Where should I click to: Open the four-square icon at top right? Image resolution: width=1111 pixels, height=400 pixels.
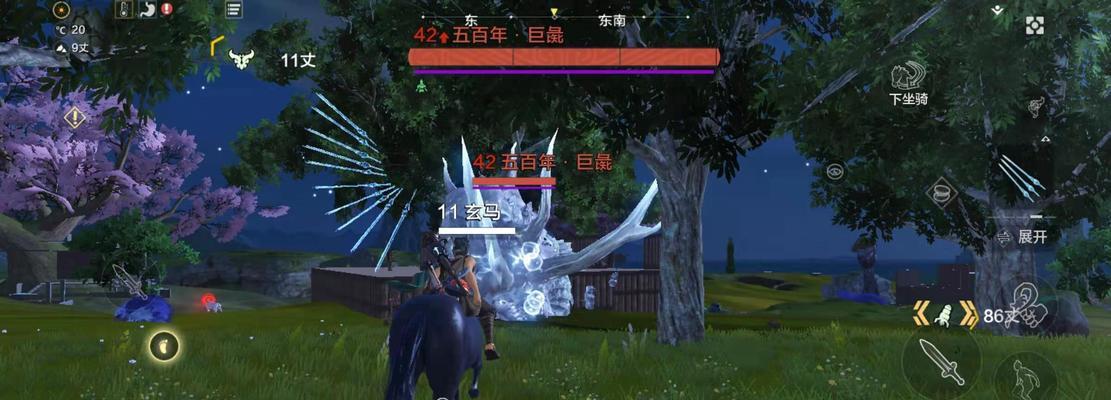click(1035, 26)
